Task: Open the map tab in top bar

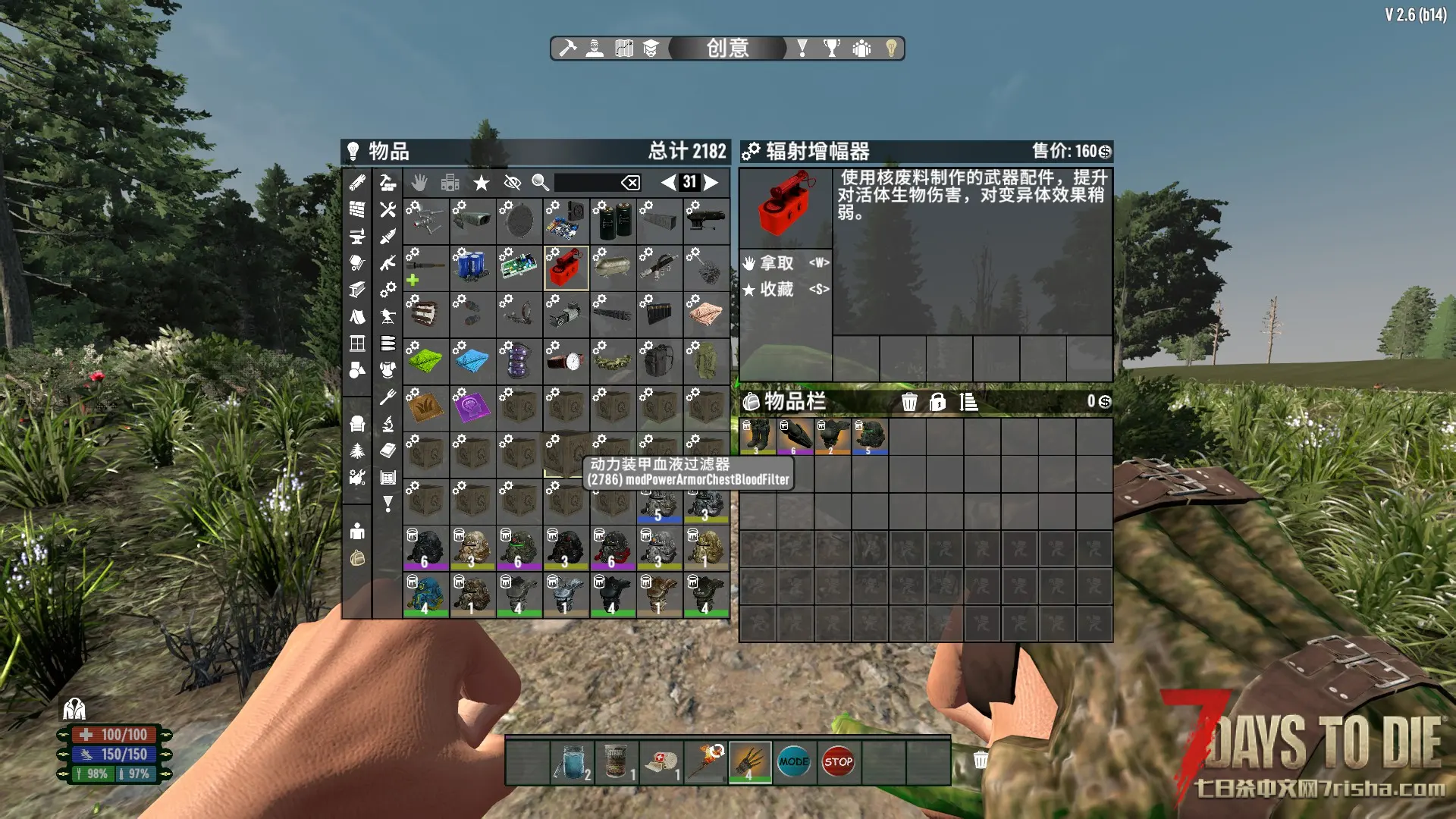Action: (x=624, y=49)
